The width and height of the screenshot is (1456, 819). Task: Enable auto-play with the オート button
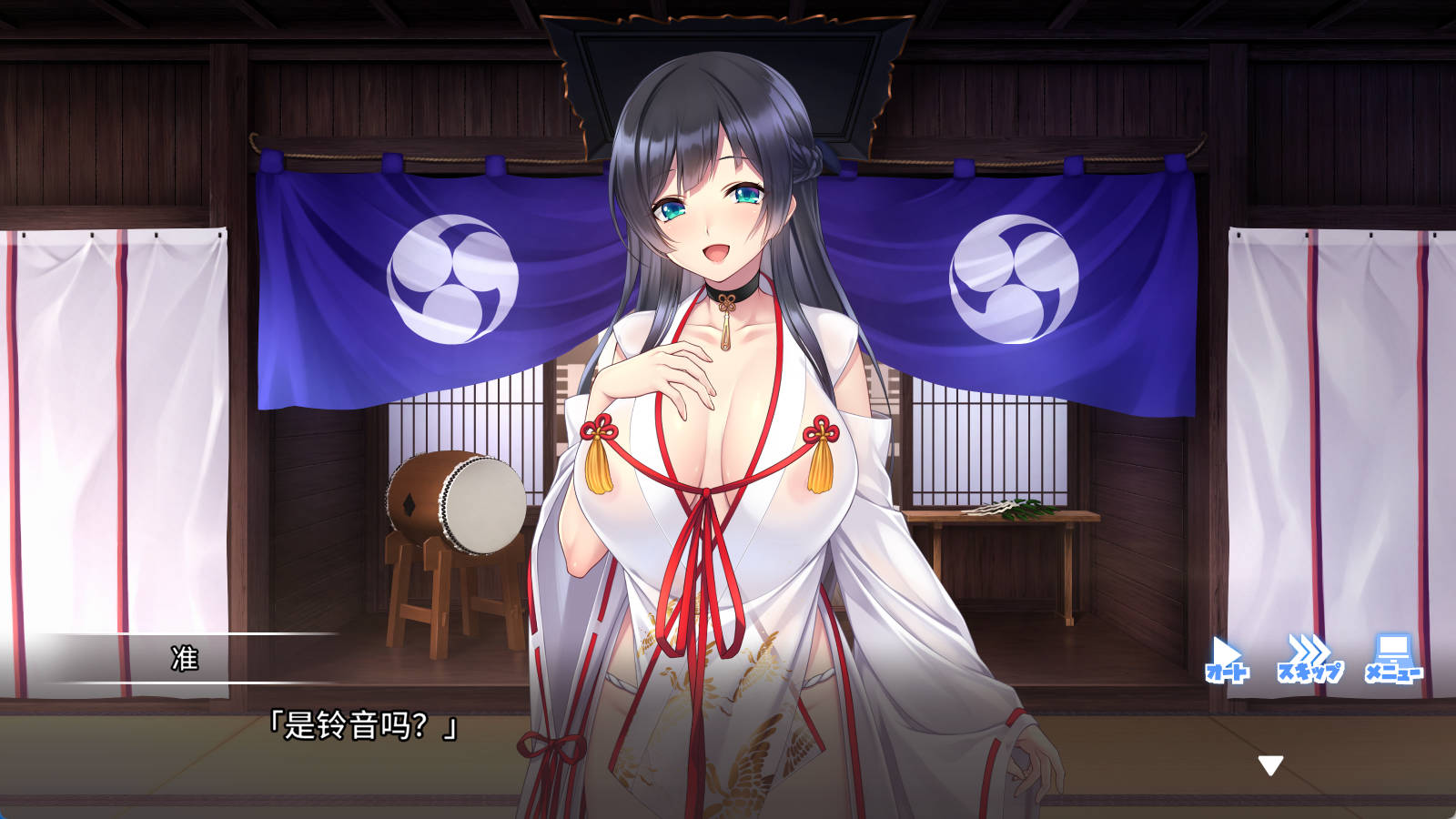click(1227, 660)
